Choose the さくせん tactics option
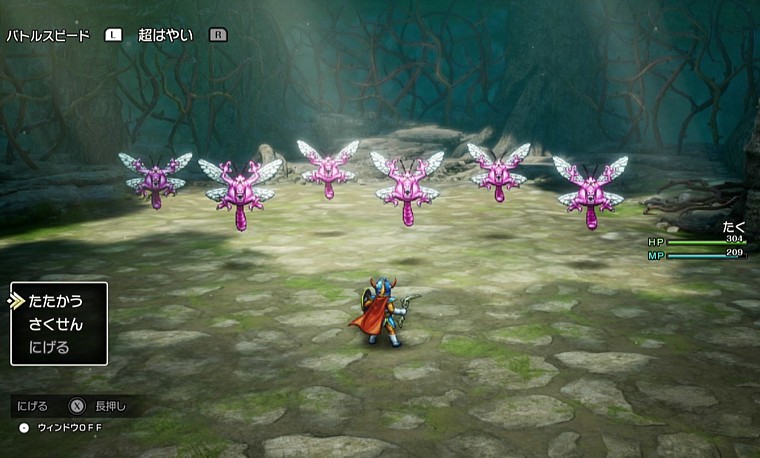Image resolution: width=760 pixels, height=458 pixels. [x=56, y=324]
